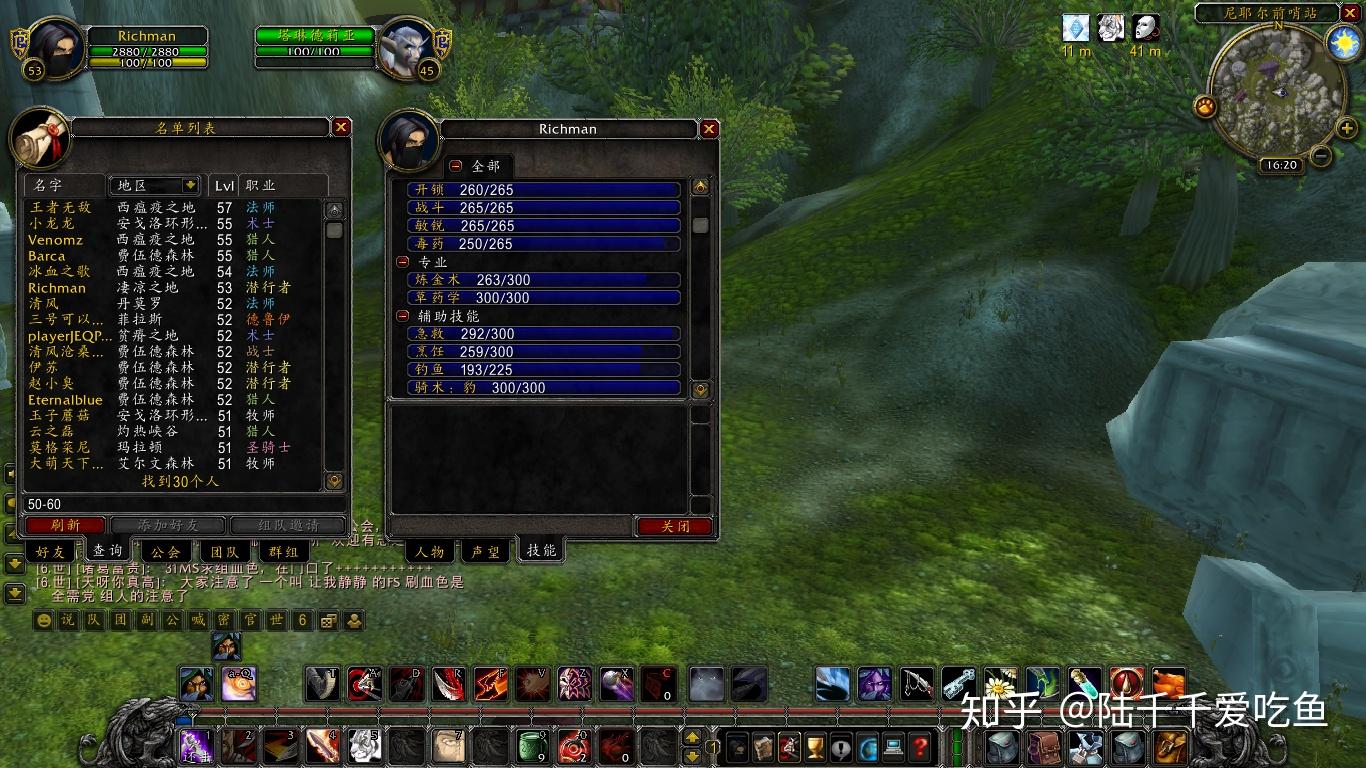Switch to the 人物 character tab
The height and width of the screenshot is (768, 1366).
click(430, 551)
